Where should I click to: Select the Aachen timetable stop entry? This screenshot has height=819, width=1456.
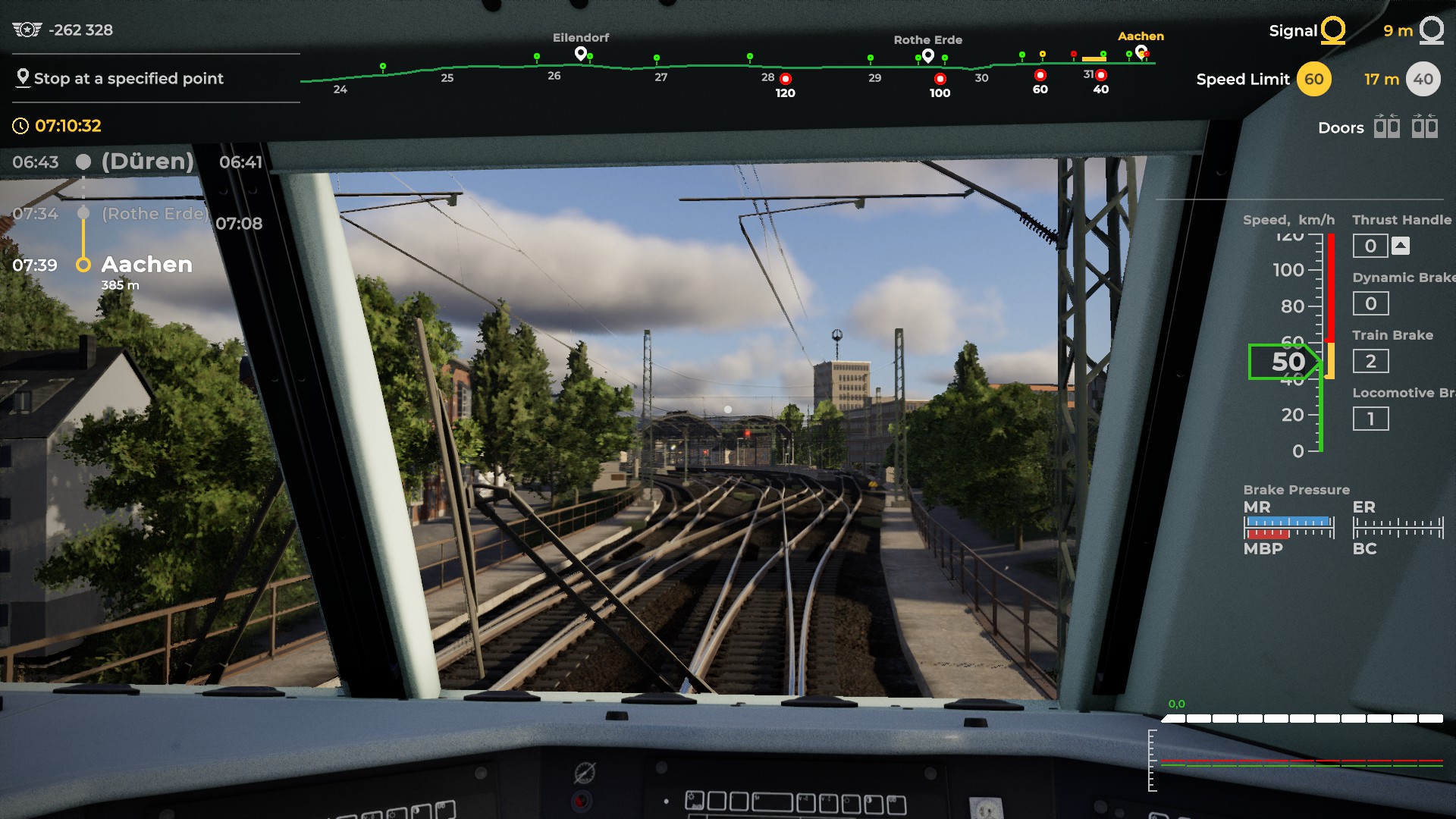(146, 265)
